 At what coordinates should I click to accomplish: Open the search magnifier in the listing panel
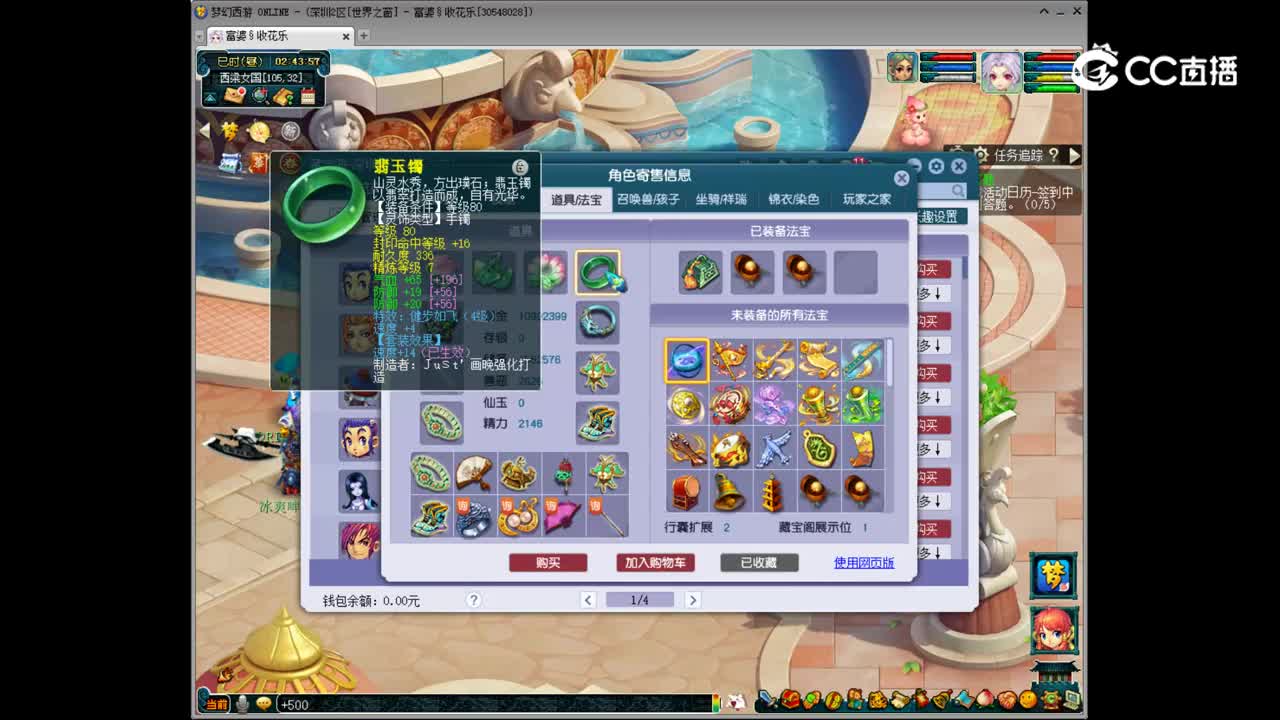point(958,191)
